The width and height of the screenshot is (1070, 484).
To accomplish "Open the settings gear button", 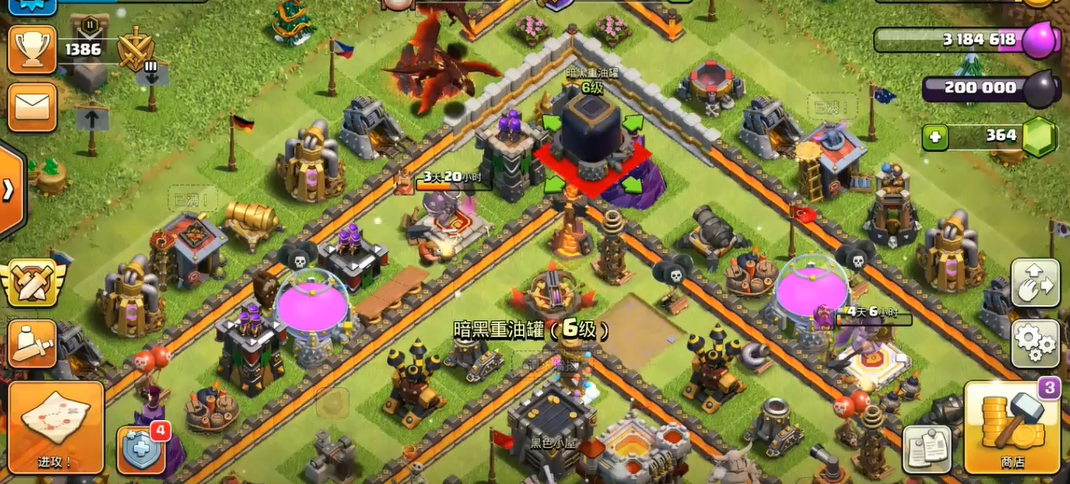I will [1035, 343].
